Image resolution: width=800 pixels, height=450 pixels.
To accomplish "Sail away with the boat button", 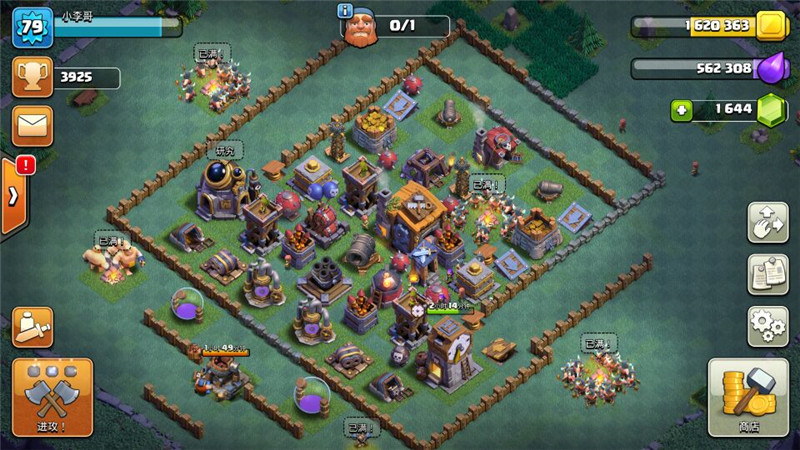I will coord(33,327).
